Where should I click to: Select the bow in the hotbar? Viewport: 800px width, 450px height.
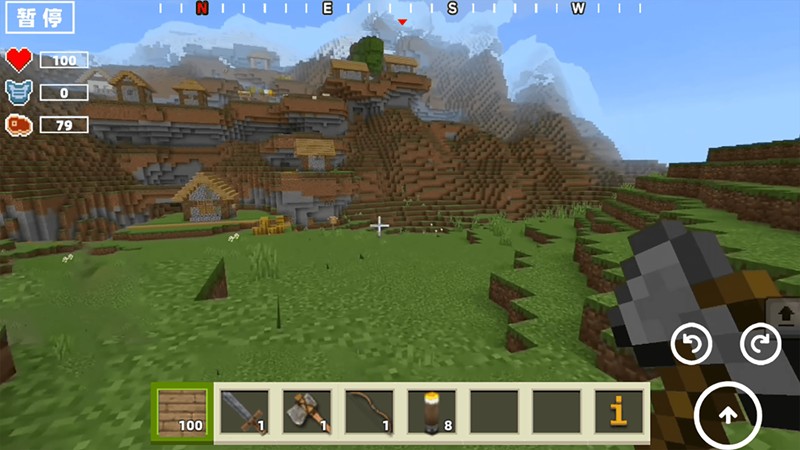coord(369,410)
